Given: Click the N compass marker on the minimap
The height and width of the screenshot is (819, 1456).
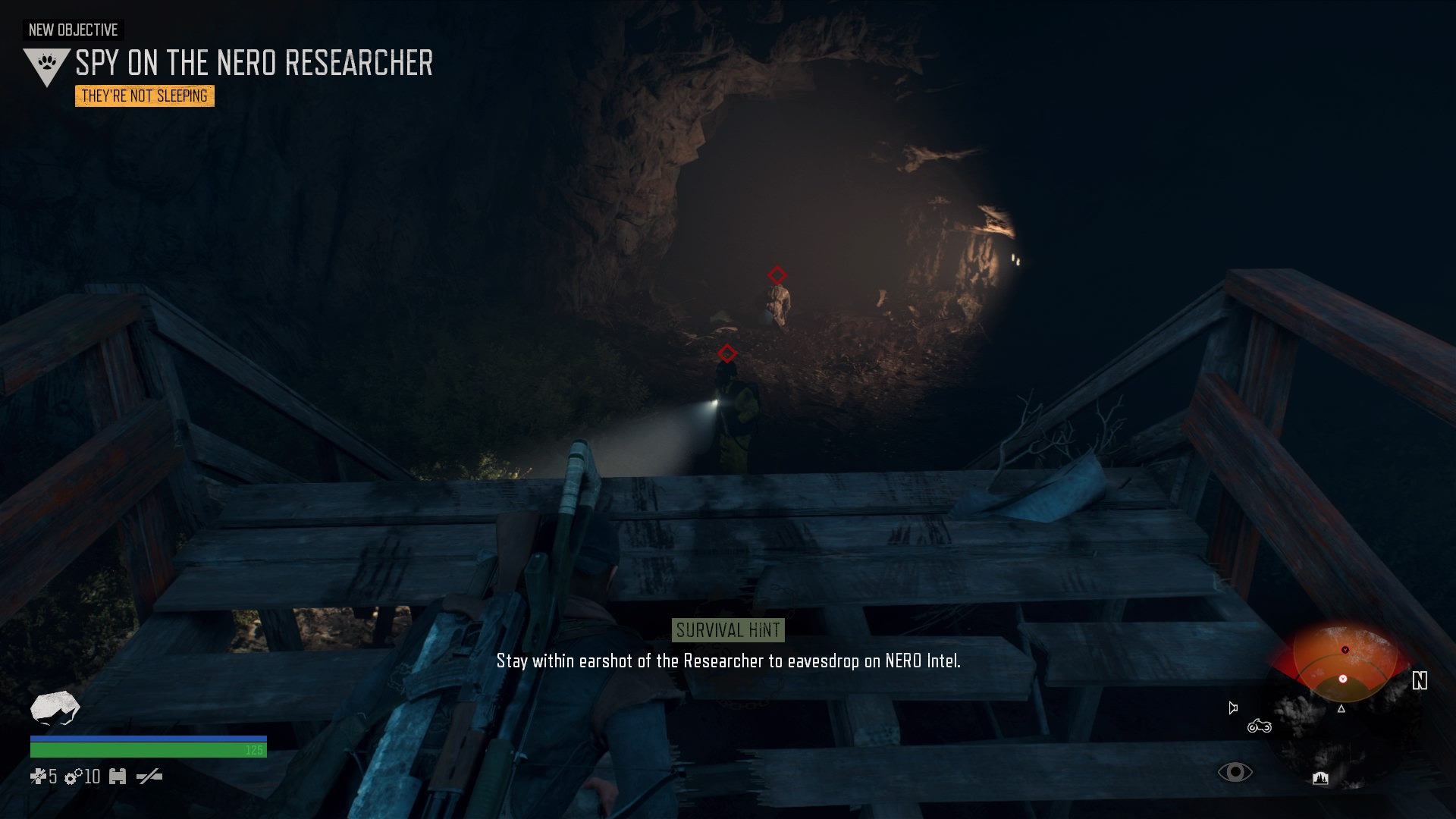Looking at the screenshot, I should [x=1420, y=680].
